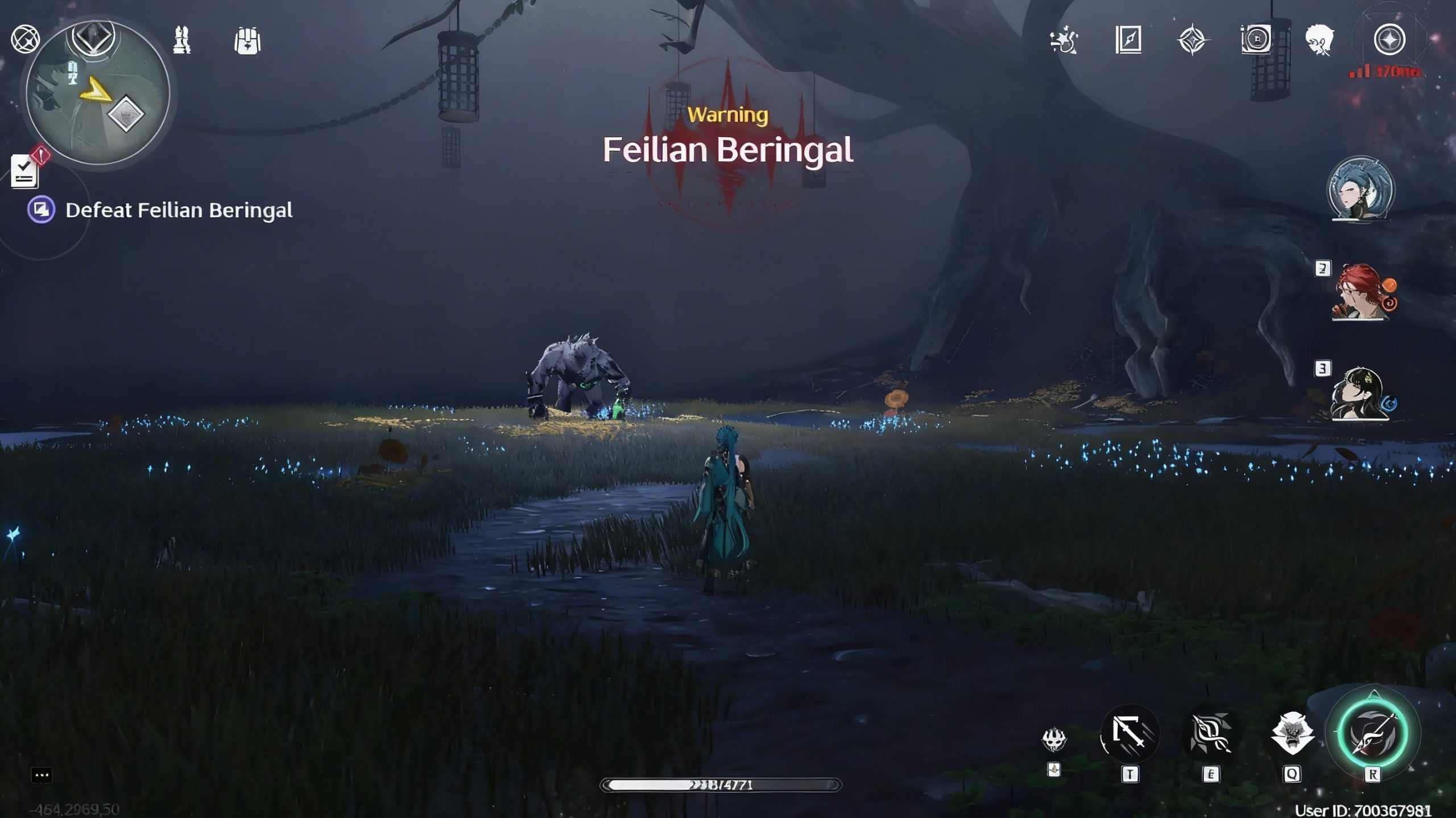Open the terminal circle star icon

(x=1389, y=40)
